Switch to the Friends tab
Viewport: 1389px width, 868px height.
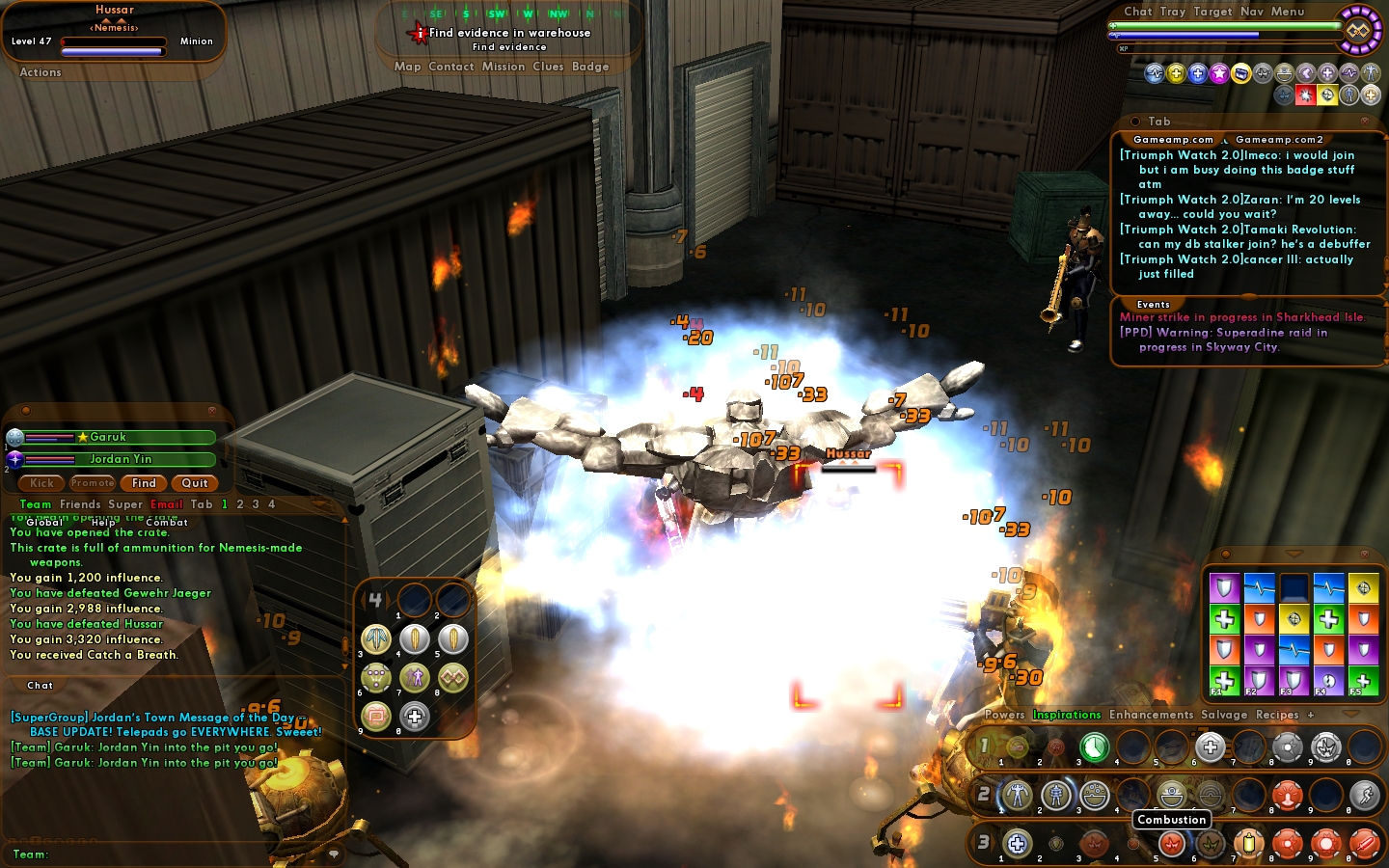(80, 504)
